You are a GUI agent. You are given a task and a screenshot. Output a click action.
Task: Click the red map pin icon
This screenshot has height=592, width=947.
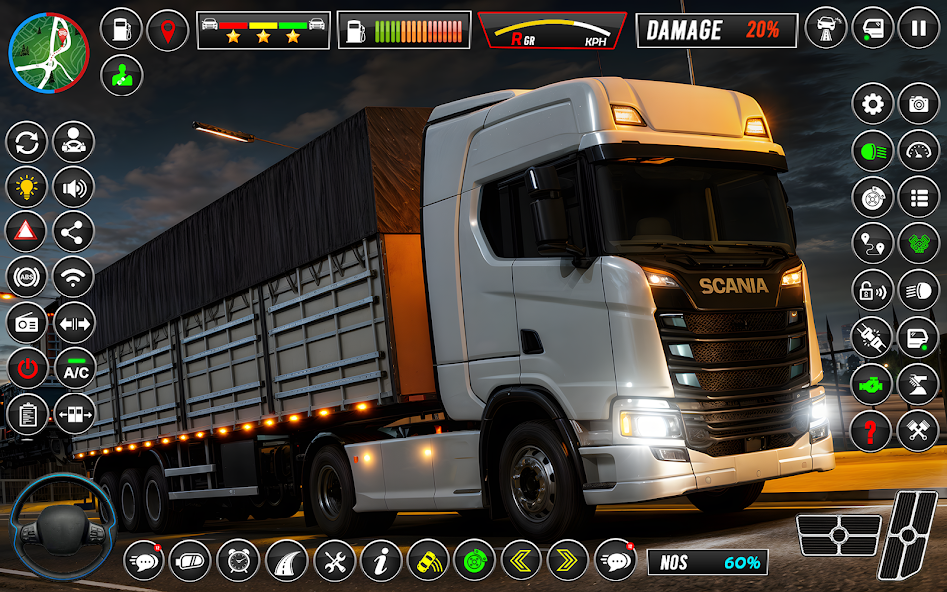click(168, 30)
